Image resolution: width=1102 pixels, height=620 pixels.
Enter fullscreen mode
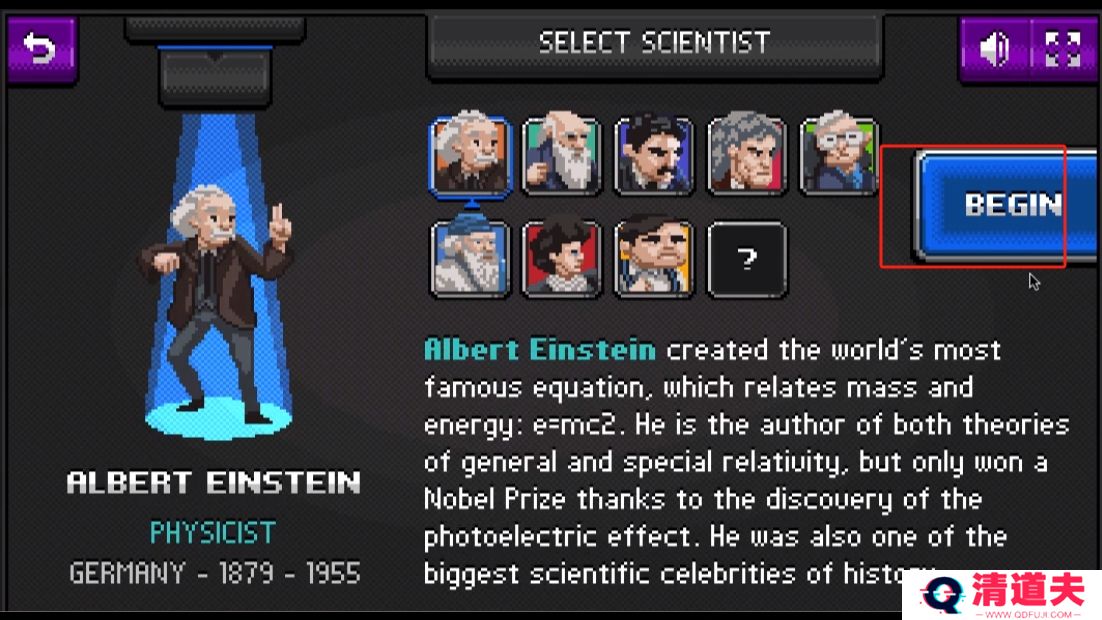1062,48
